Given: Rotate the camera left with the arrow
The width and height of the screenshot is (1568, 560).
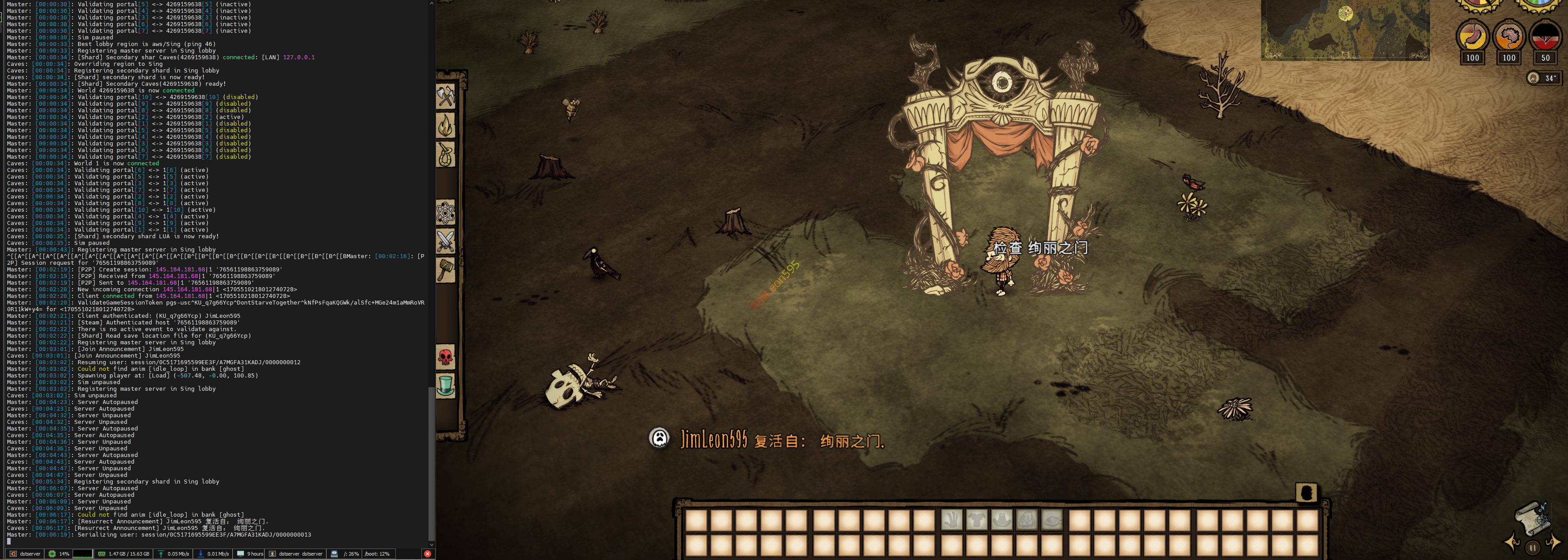Looking at the screenshot, I should [x=1511, y=542].
